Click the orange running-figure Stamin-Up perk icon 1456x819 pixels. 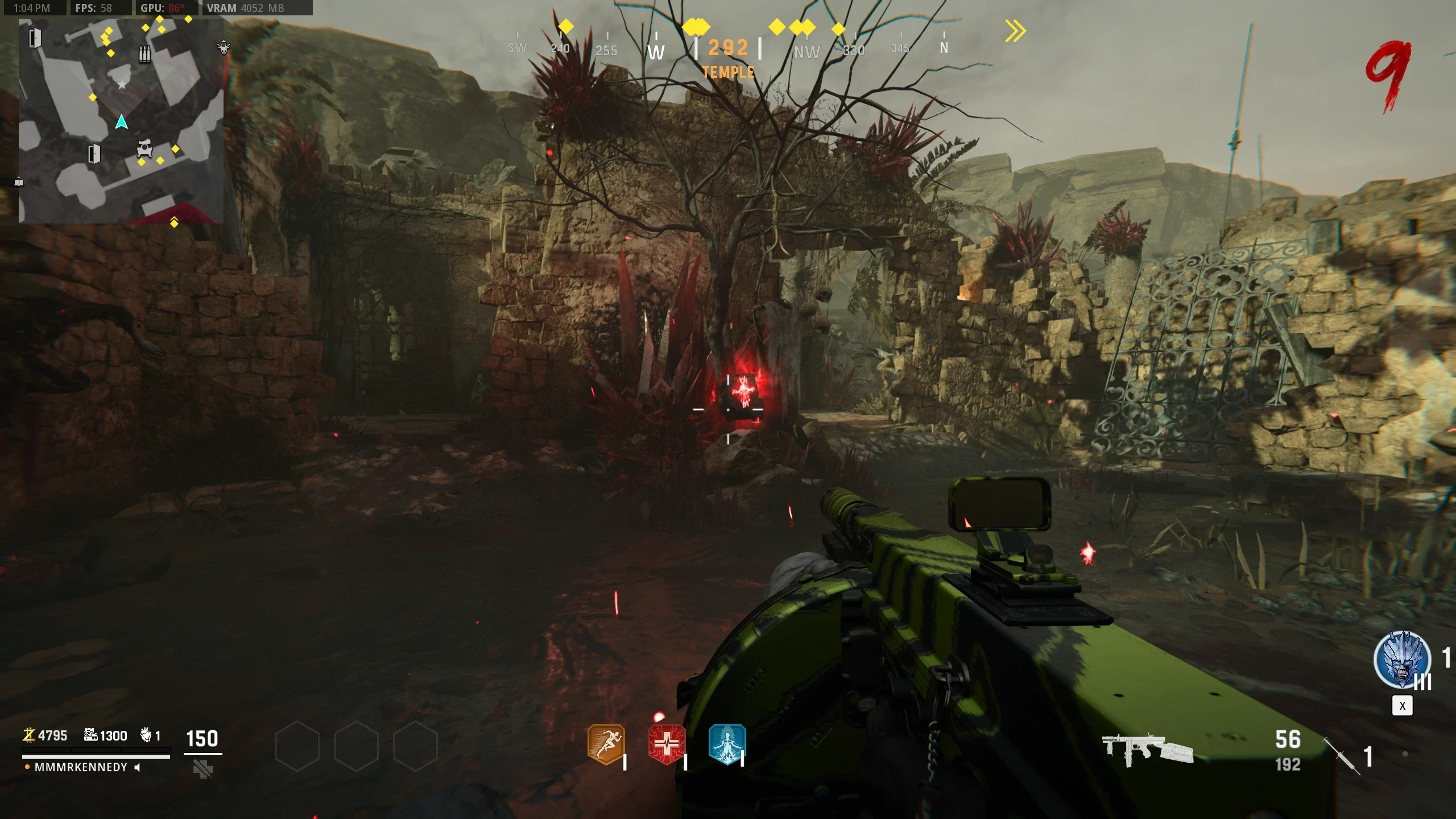click(606, 744)
